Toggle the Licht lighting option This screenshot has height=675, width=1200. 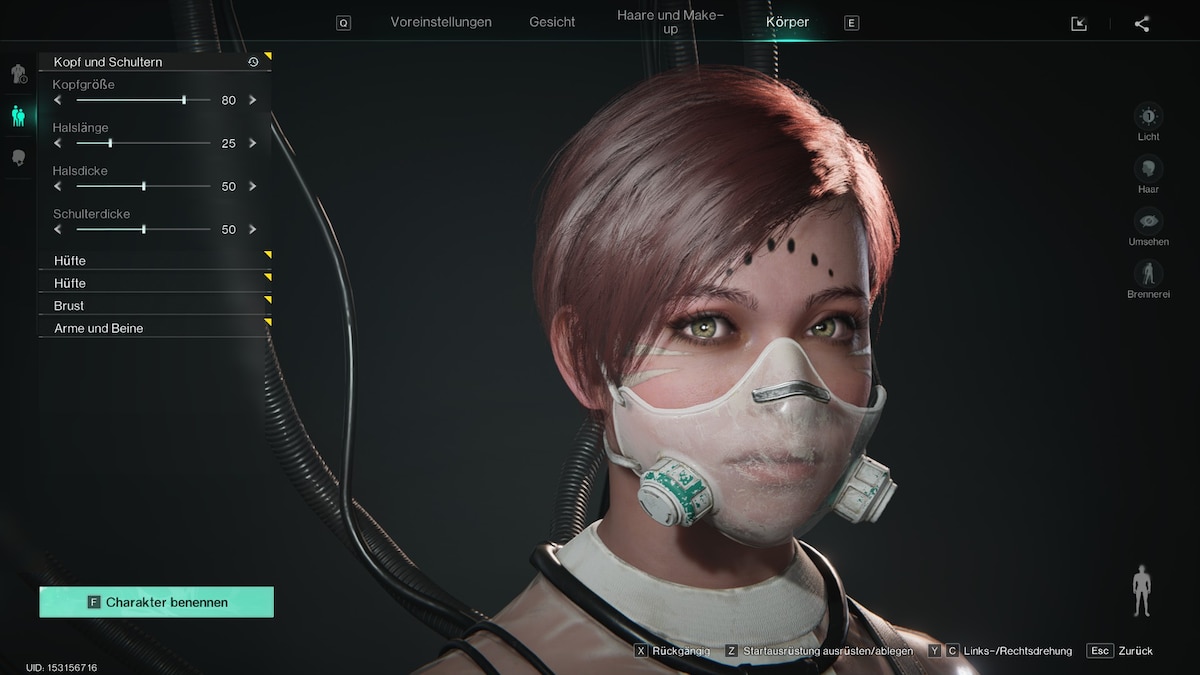click(1148, 116)
